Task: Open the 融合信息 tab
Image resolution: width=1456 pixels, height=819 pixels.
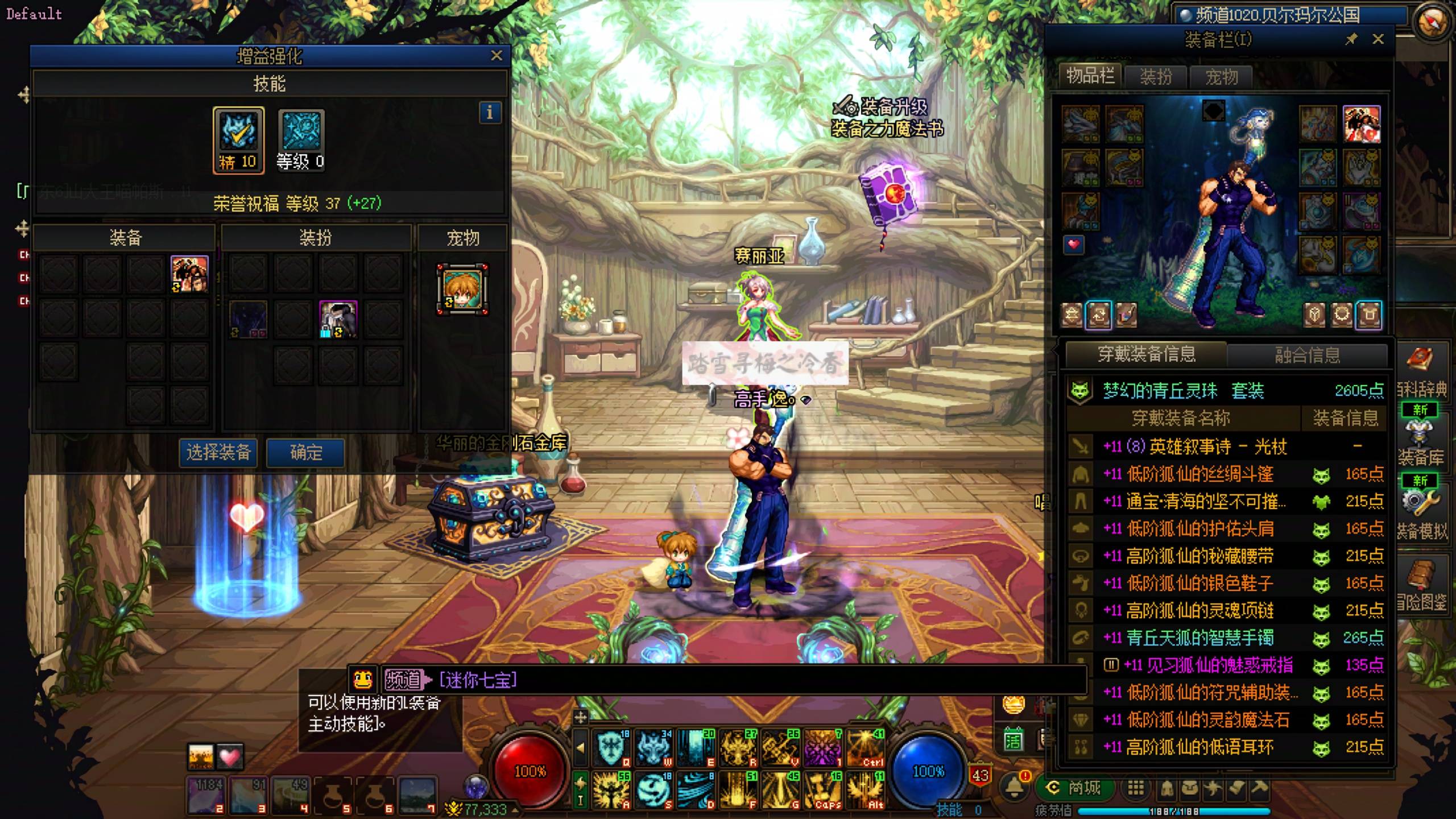Action: [x=1307, y=355]
